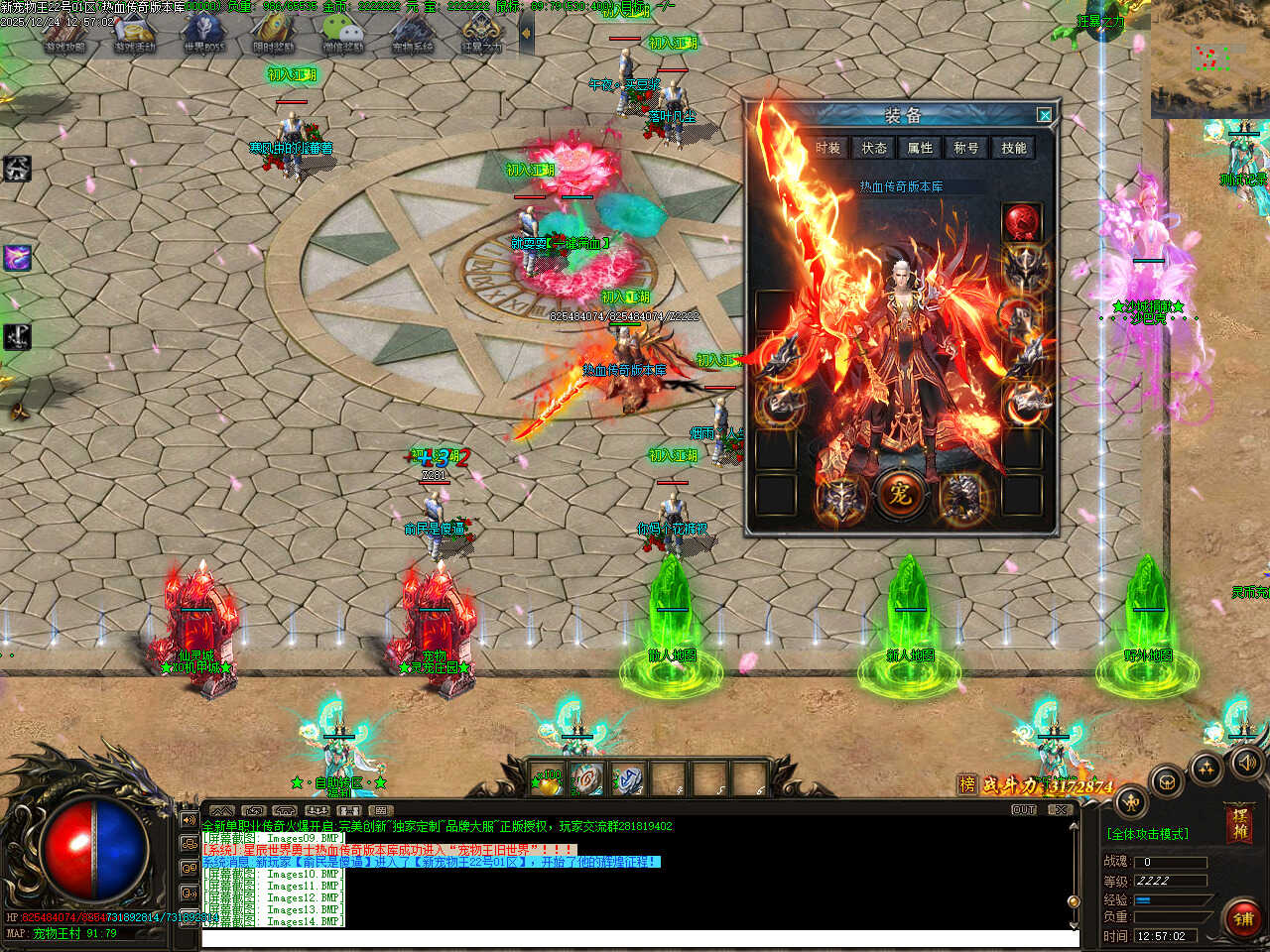This screenshot has height=952, width=1270.
Task: Show the 称号 tab
Action: tap(966, 148)
